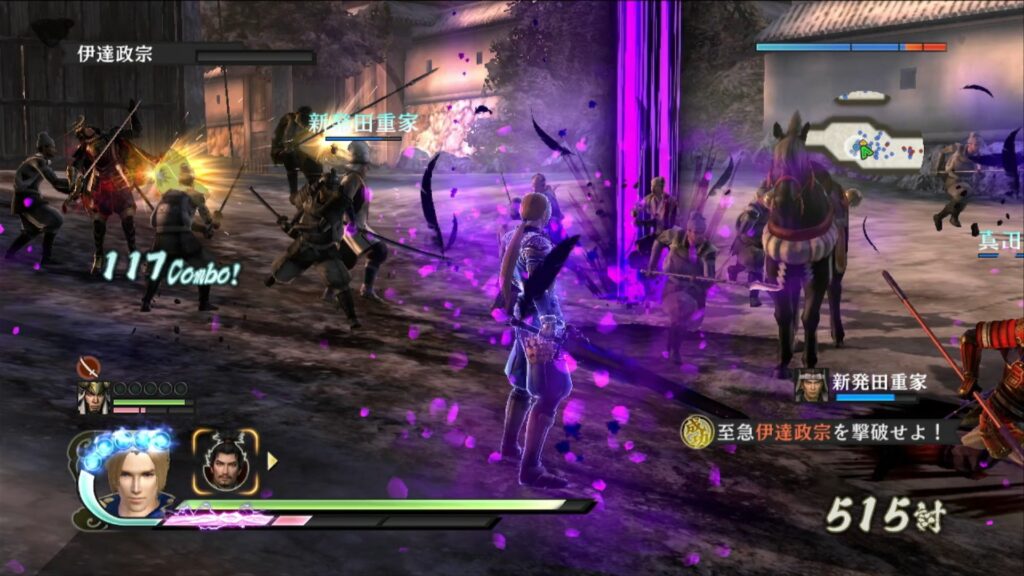Switch to the dark-haired partner character portrait
Screen dimensions: 1024x576
[x=225, y=462]
